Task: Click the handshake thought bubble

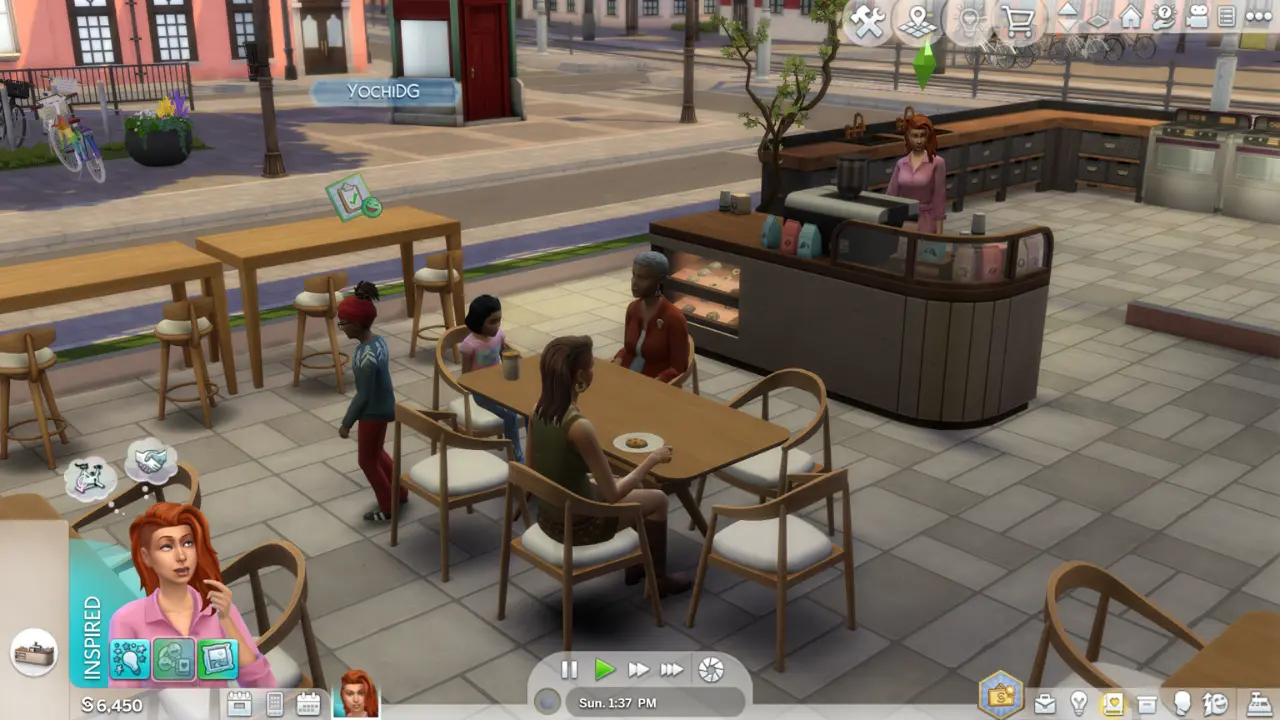Action: click(152, 460)
